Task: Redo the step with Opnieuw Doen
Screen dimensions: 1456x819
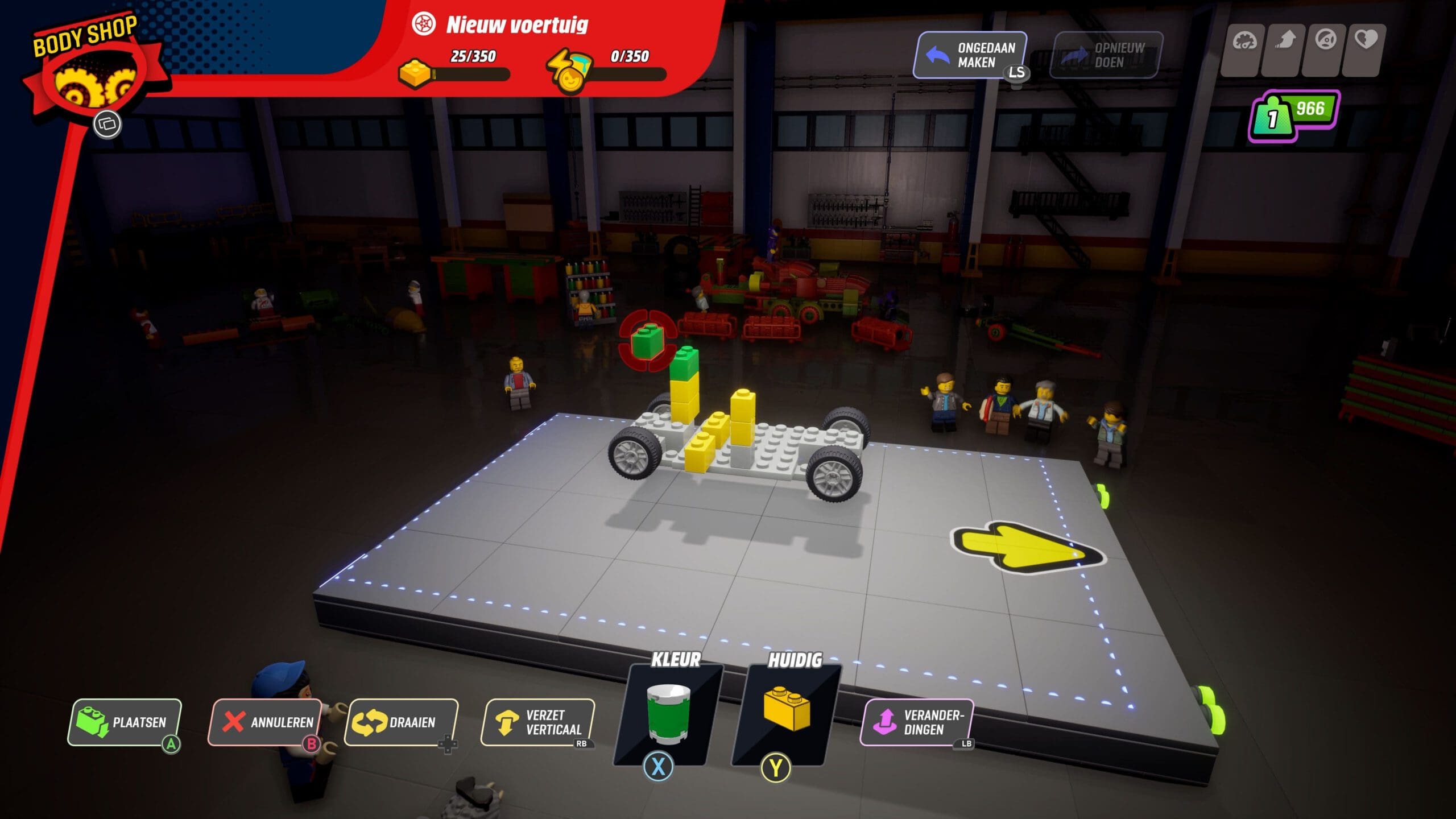Action: pos(1106,55)
